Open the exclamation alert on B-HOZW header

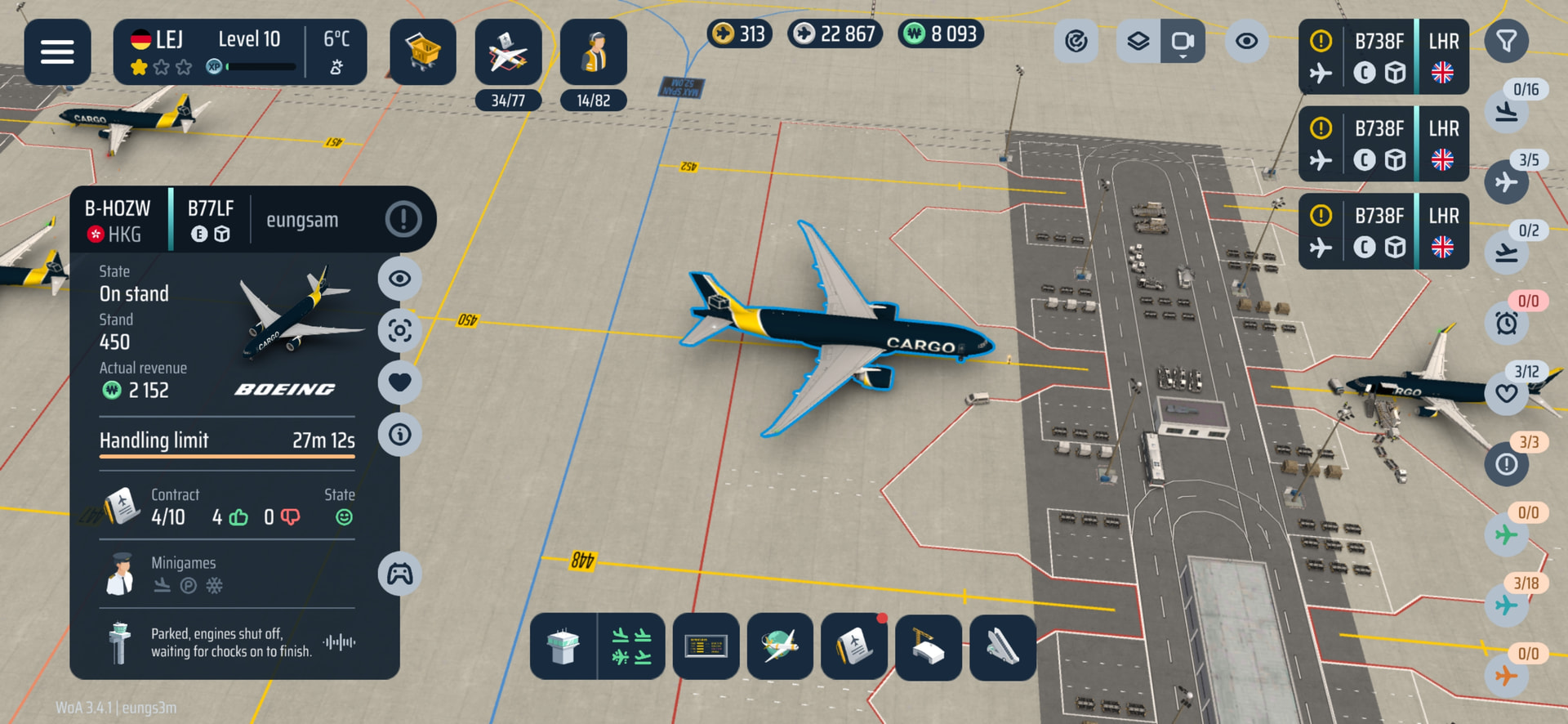tap(403, 219)
